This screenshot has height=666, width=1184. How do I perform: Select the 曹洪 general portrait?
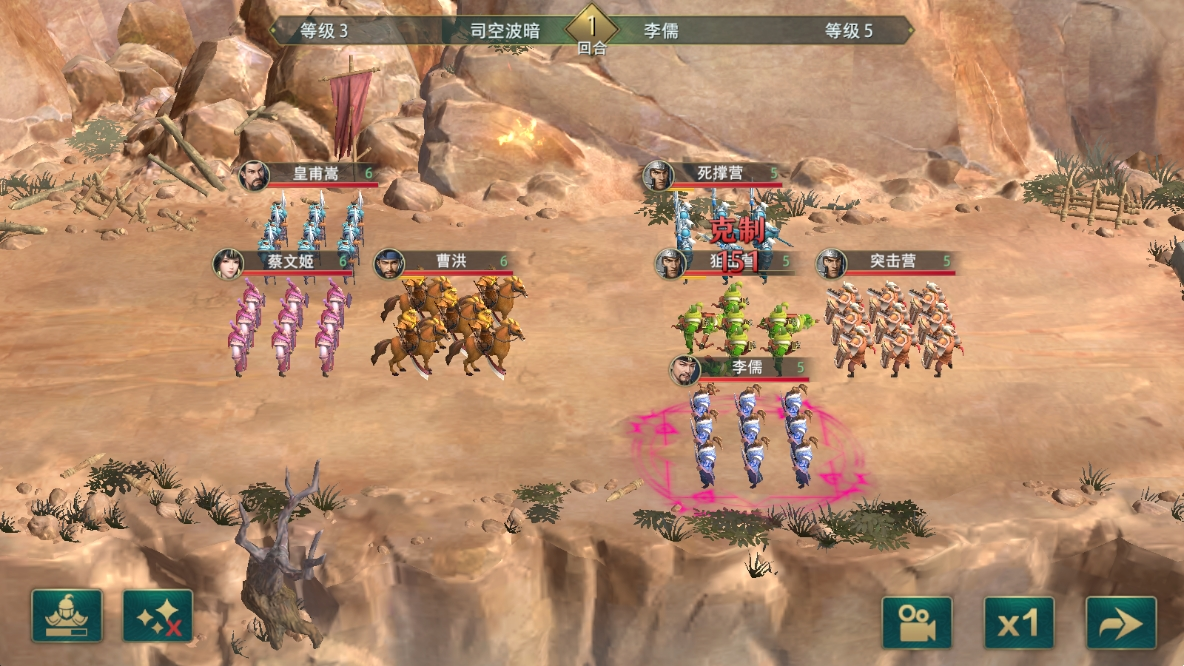(390, 264)
